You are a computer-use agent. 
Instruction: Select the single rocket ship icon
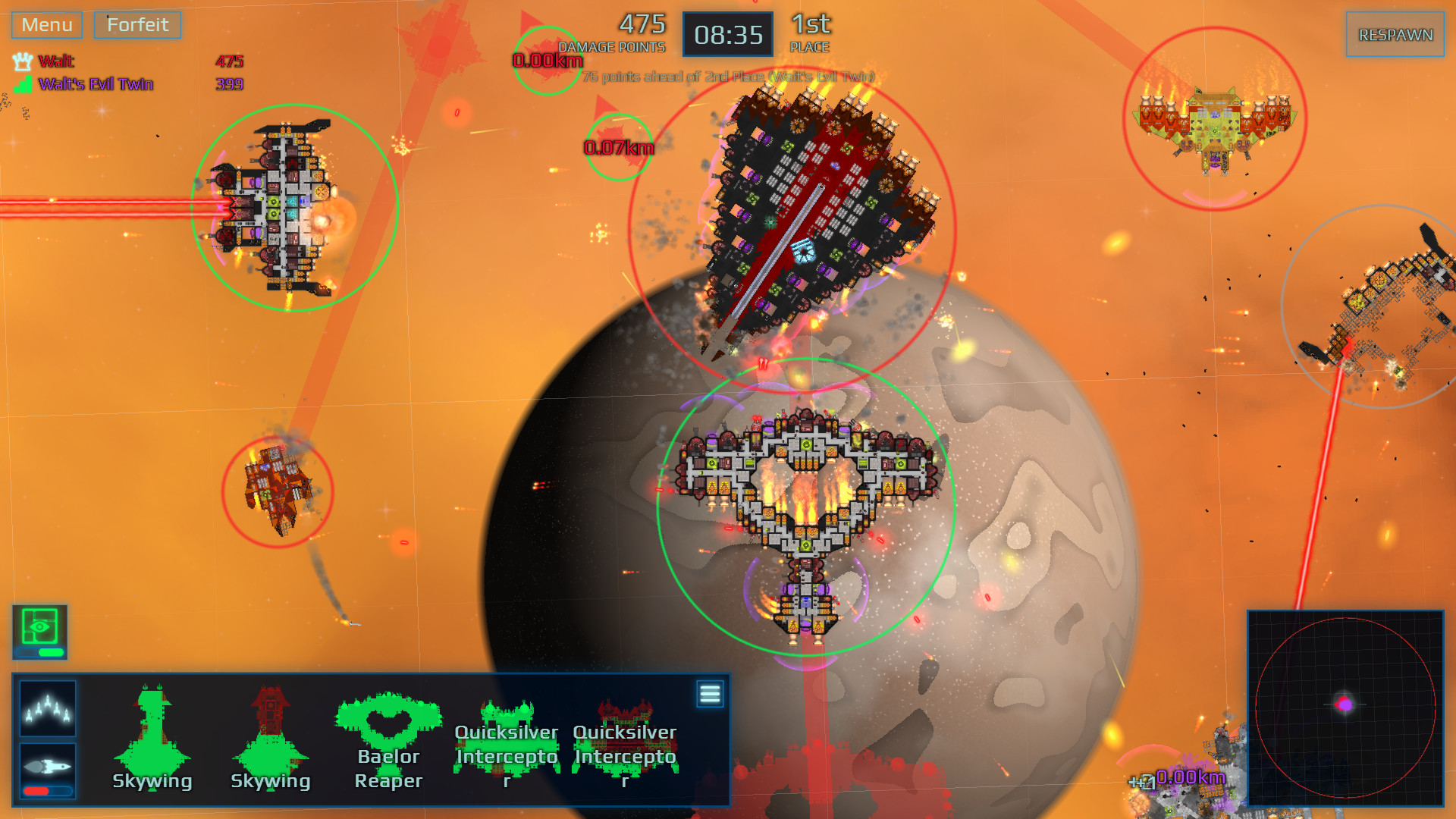click(x=47, y=768)
